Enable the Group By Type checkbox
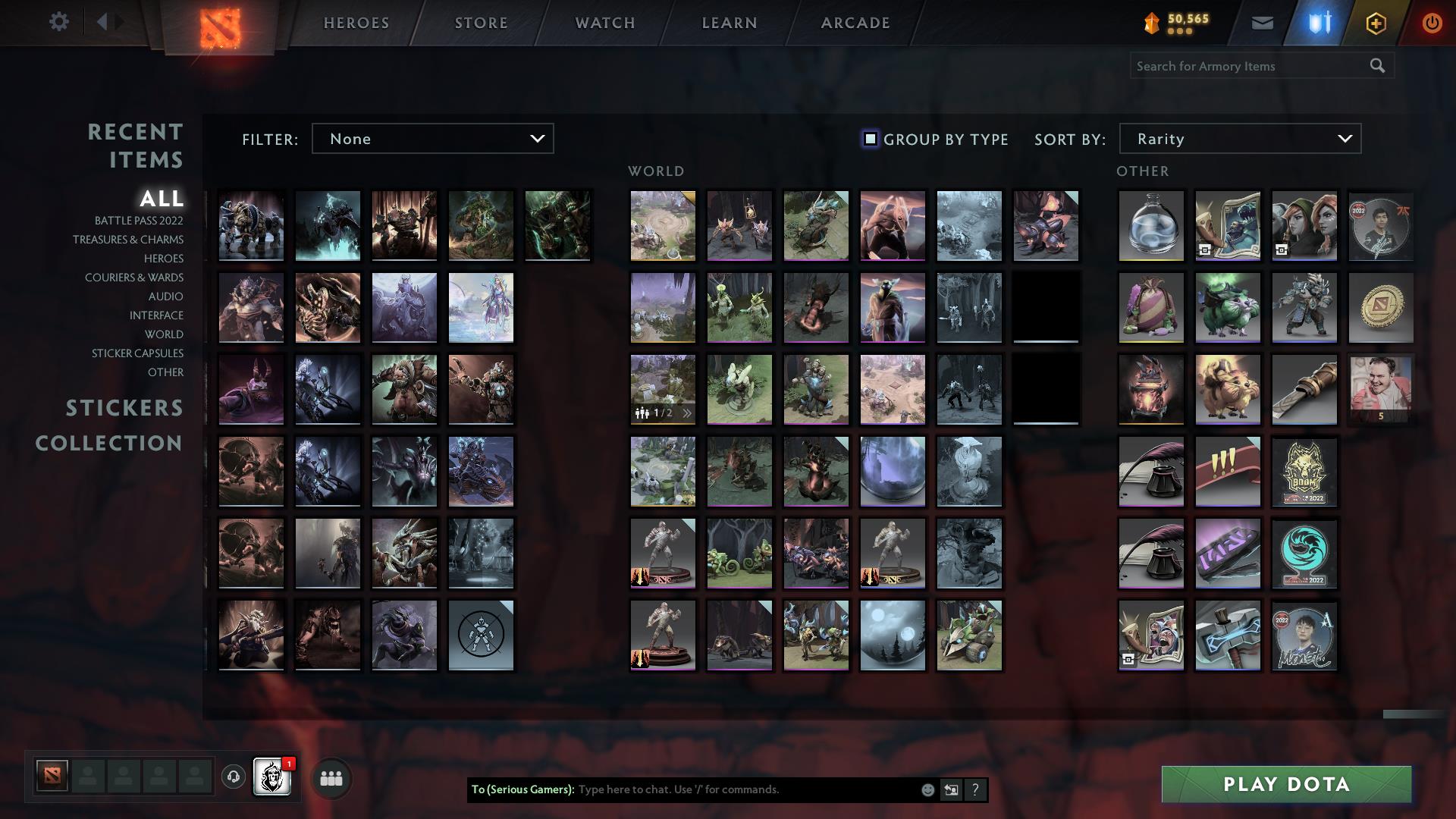Screen dimensions: 1456x819 869,139
